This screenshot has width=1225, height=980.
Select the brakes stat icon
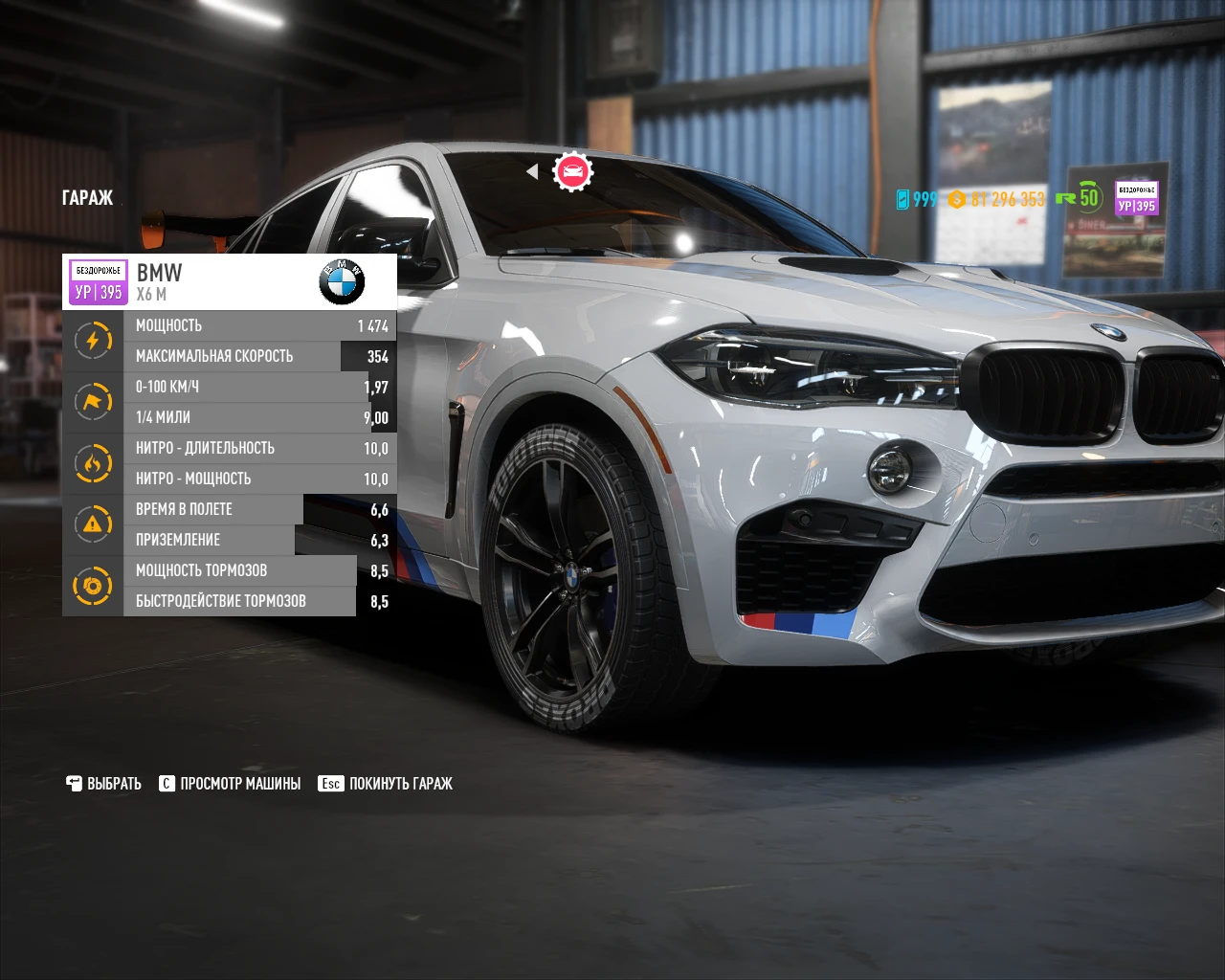coord(93,586)
